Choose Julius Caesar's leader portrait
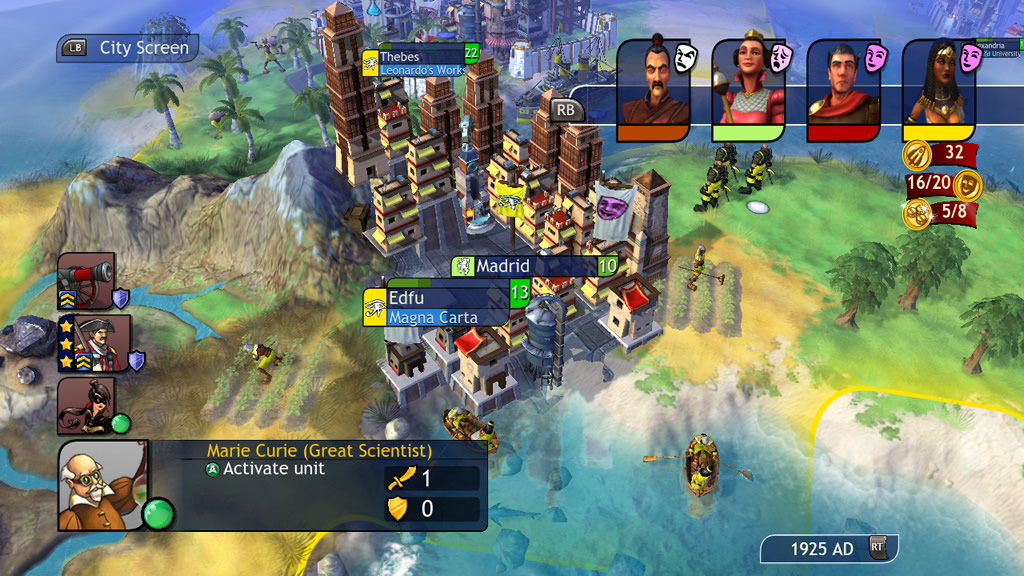1024x576 pixels. 843,87
